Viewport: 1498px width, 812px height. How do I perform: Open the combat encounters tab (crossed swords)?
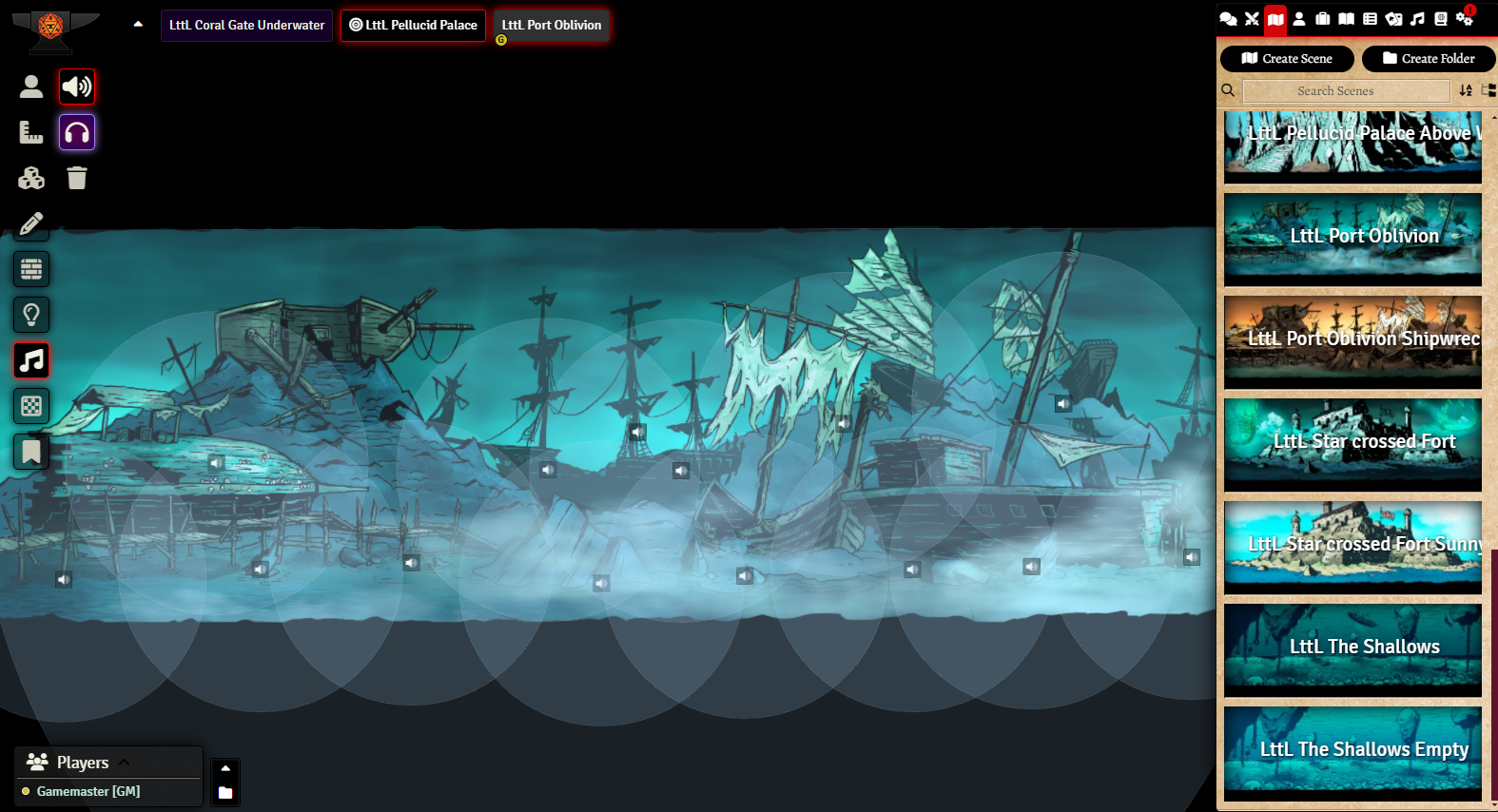(1252, 19)
